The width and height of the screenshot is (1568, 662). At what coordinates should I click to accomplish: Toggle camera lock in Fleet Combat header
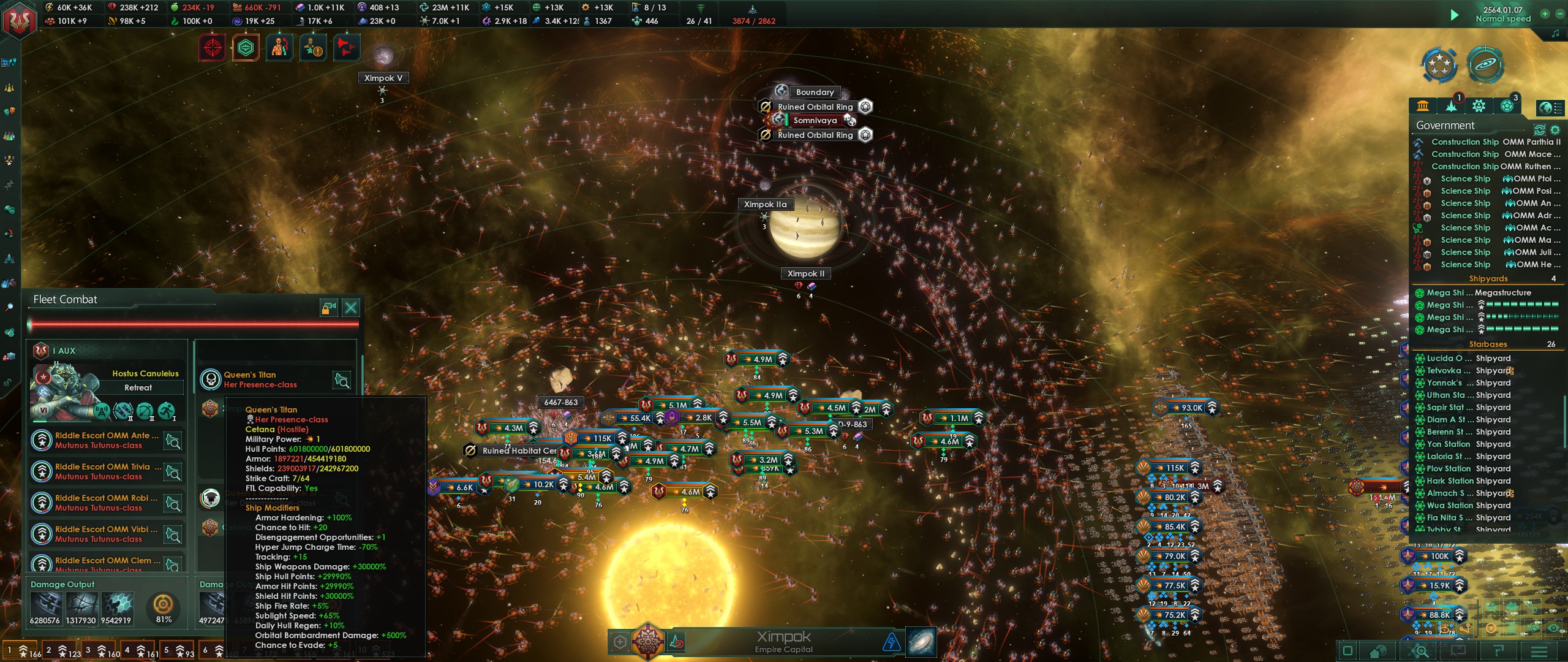[329, 308]
